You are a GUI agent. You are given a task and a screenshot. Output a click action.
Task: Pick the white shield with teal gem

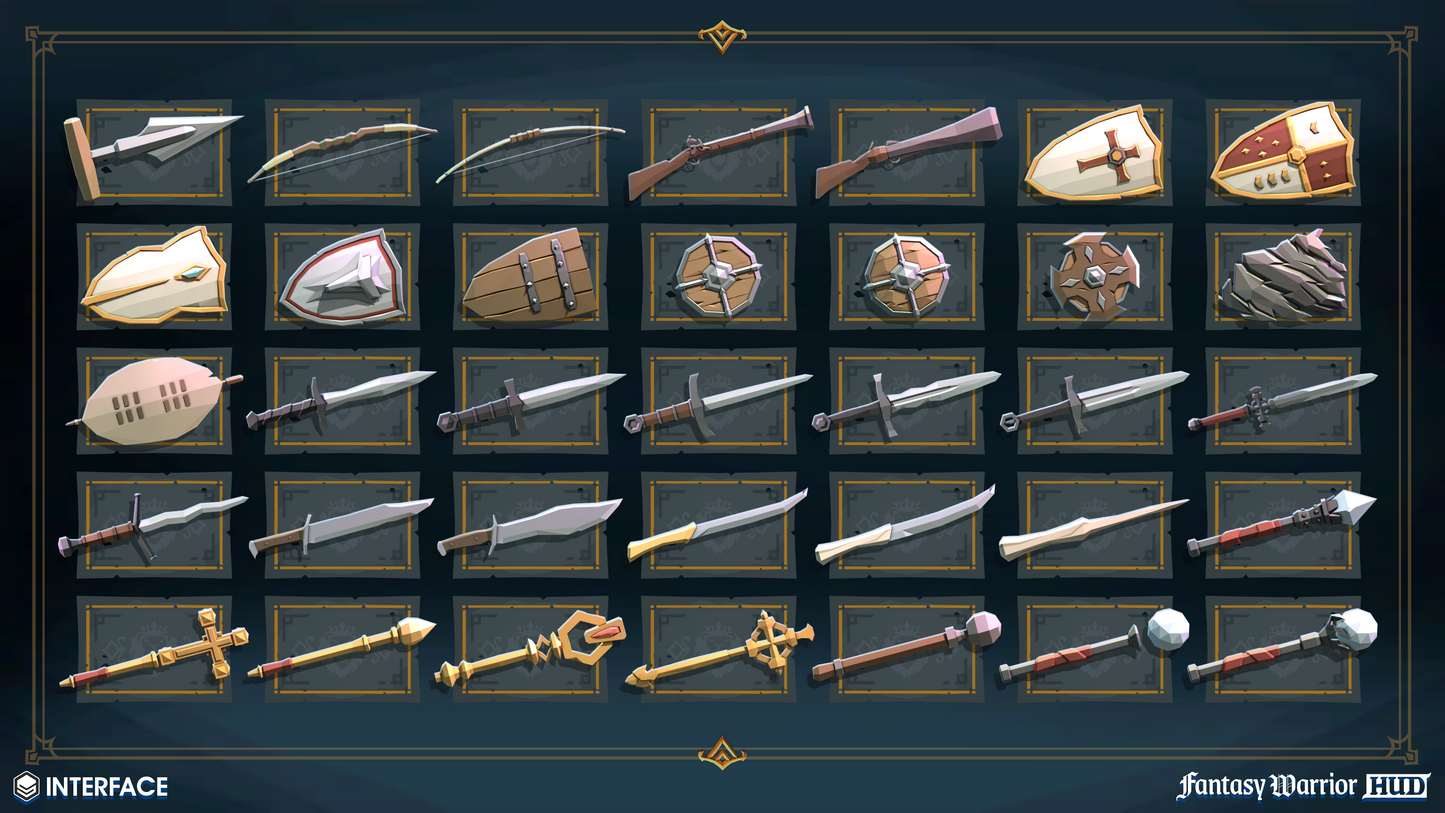click(x=154, y=276)
